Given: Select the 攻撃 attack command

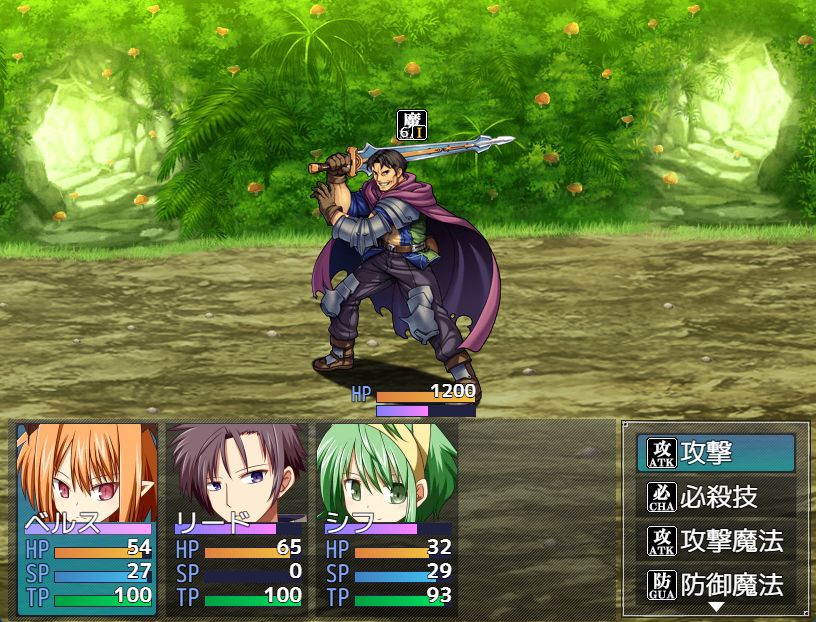Looking at the screenshot, I should 716,453.
